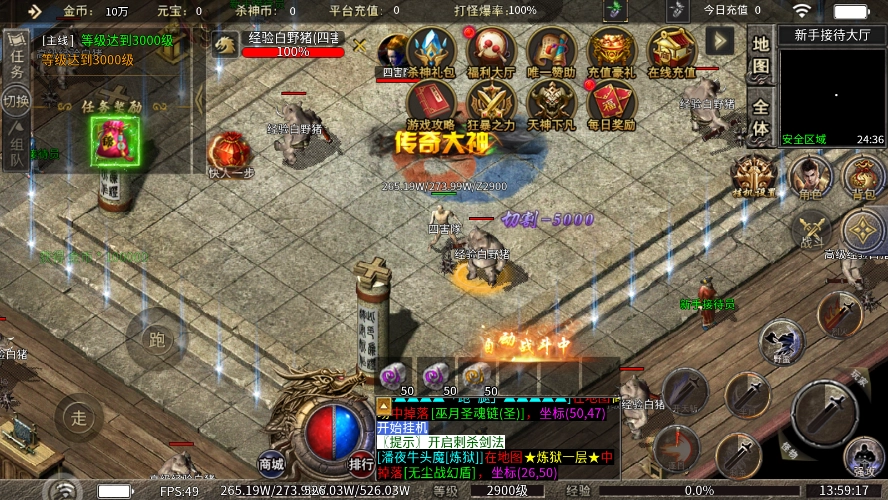Open the 游戏攻略 game guide book
The image size is (888, 500).
[x=431, y=104]
